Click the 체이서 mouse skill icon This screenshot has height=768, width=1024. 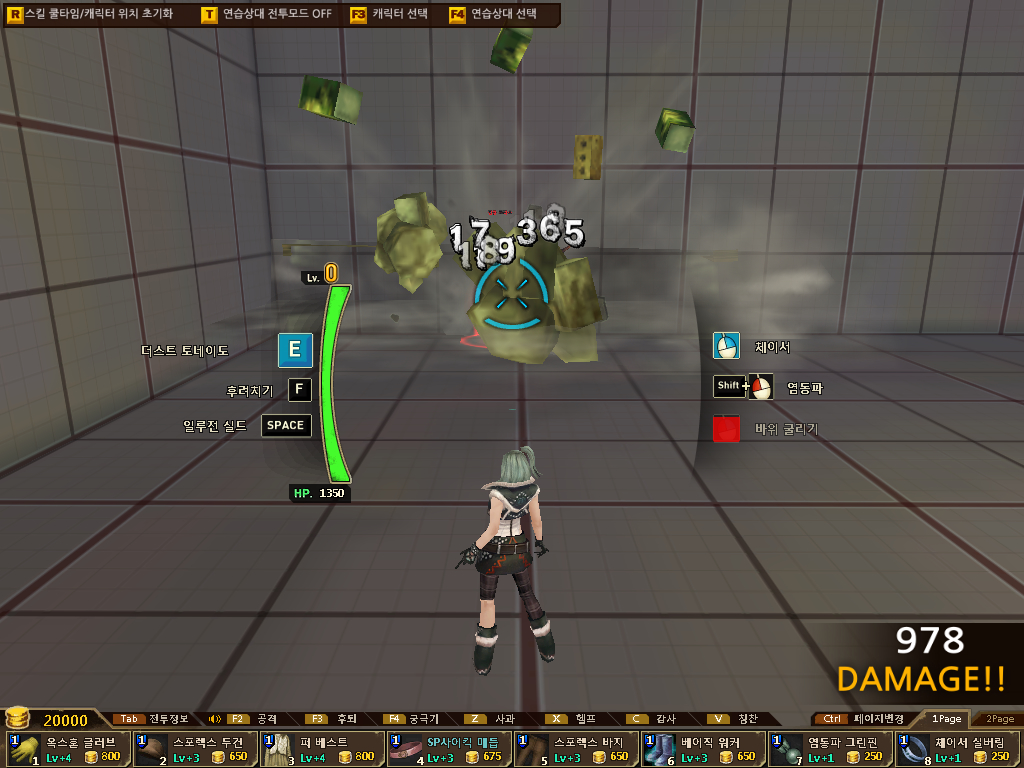[726, 346]
